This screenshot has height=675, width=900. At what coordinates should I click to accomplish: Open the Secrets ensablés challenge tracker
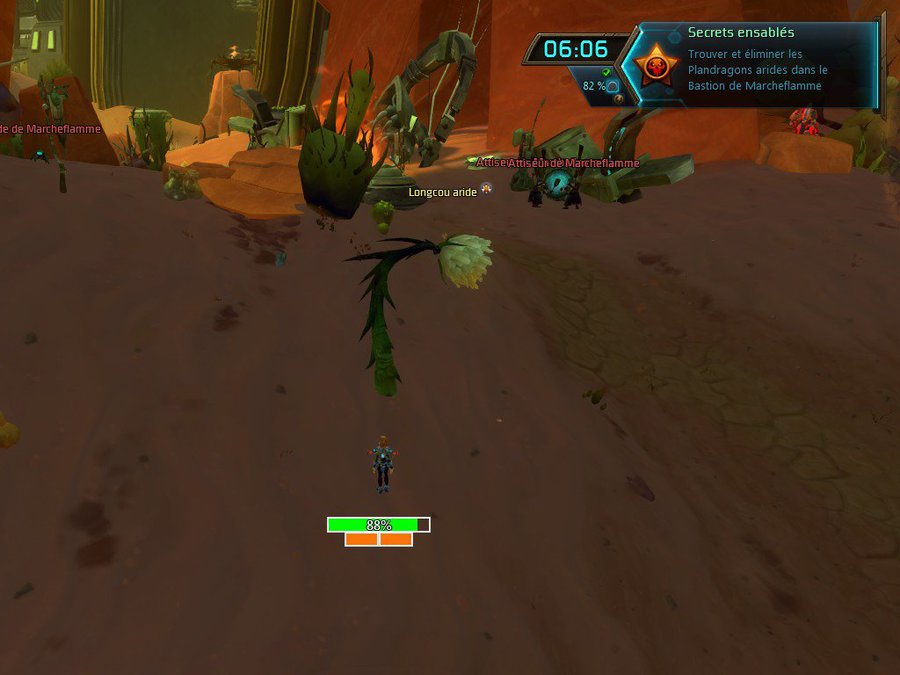point(741,33)
